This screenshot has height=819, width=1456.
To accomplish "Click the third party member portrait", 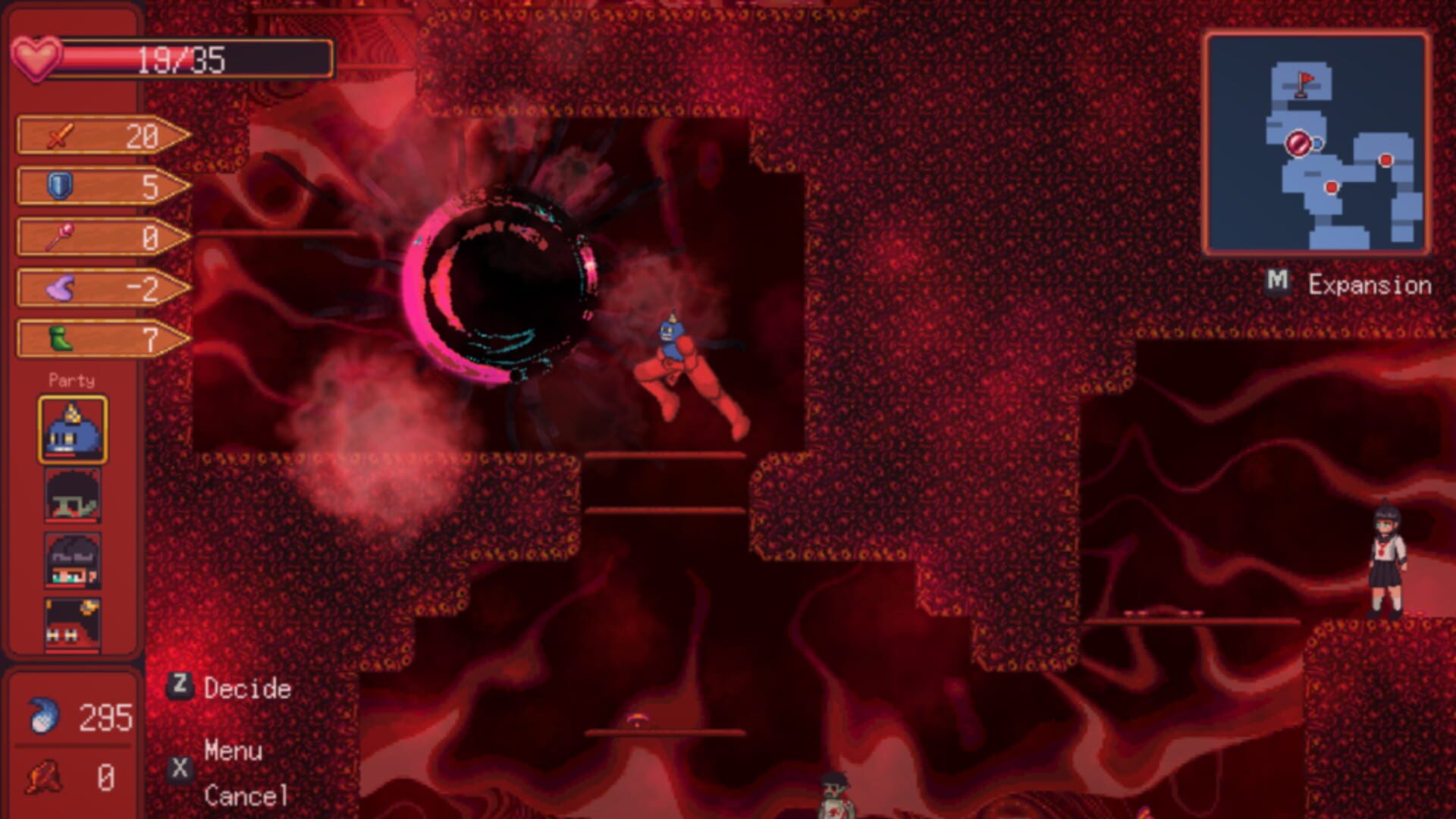I will point(72,561).
